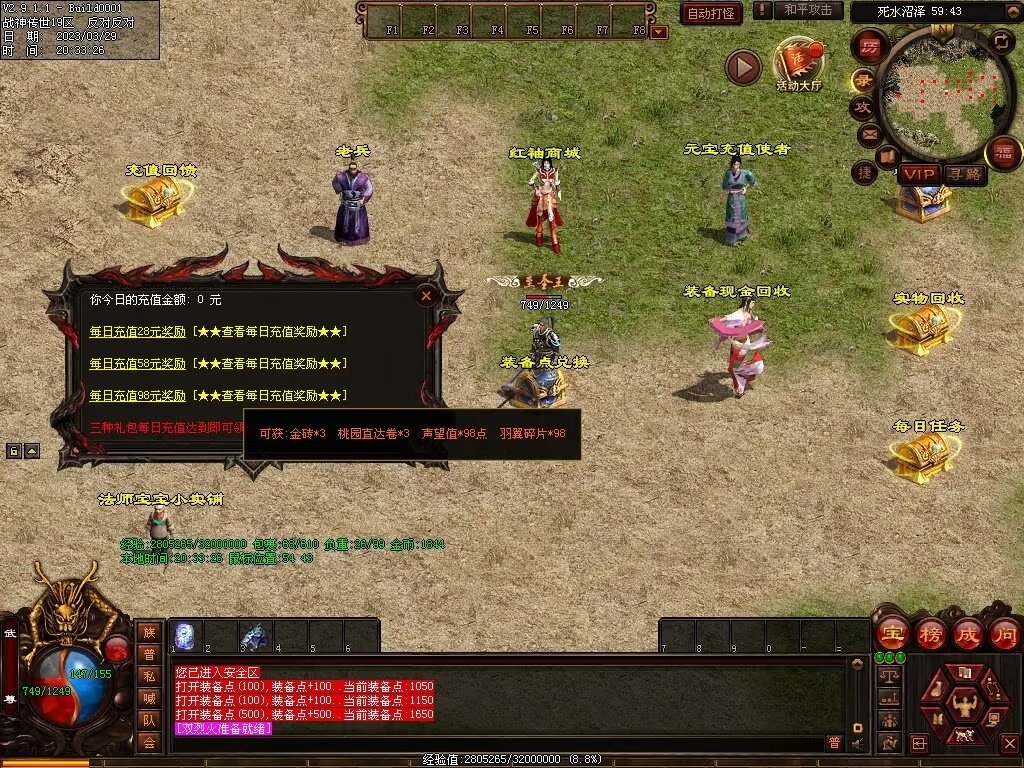Close the daily recharge reward dialog
The image size is (1024, 768).
point(426,296)
